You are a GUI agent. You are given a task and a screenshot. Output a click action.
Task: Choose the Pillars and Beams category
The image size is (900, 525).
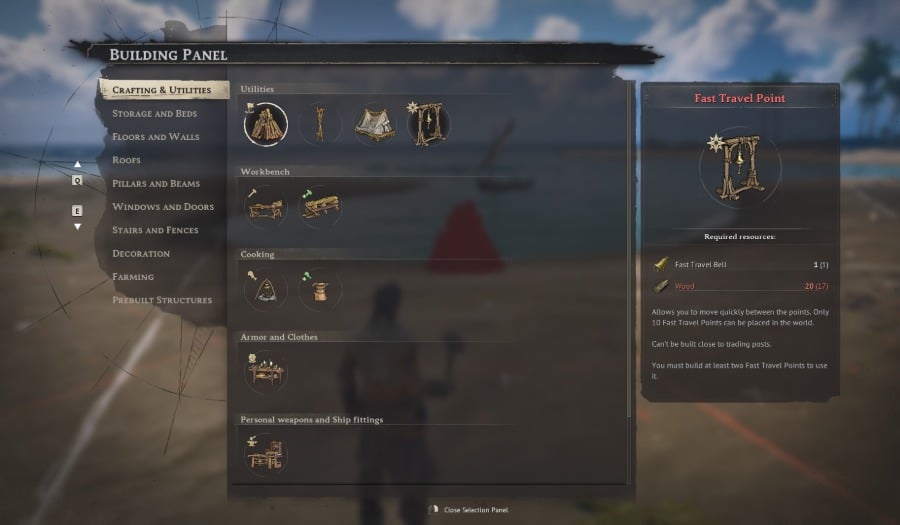[156, 184]
